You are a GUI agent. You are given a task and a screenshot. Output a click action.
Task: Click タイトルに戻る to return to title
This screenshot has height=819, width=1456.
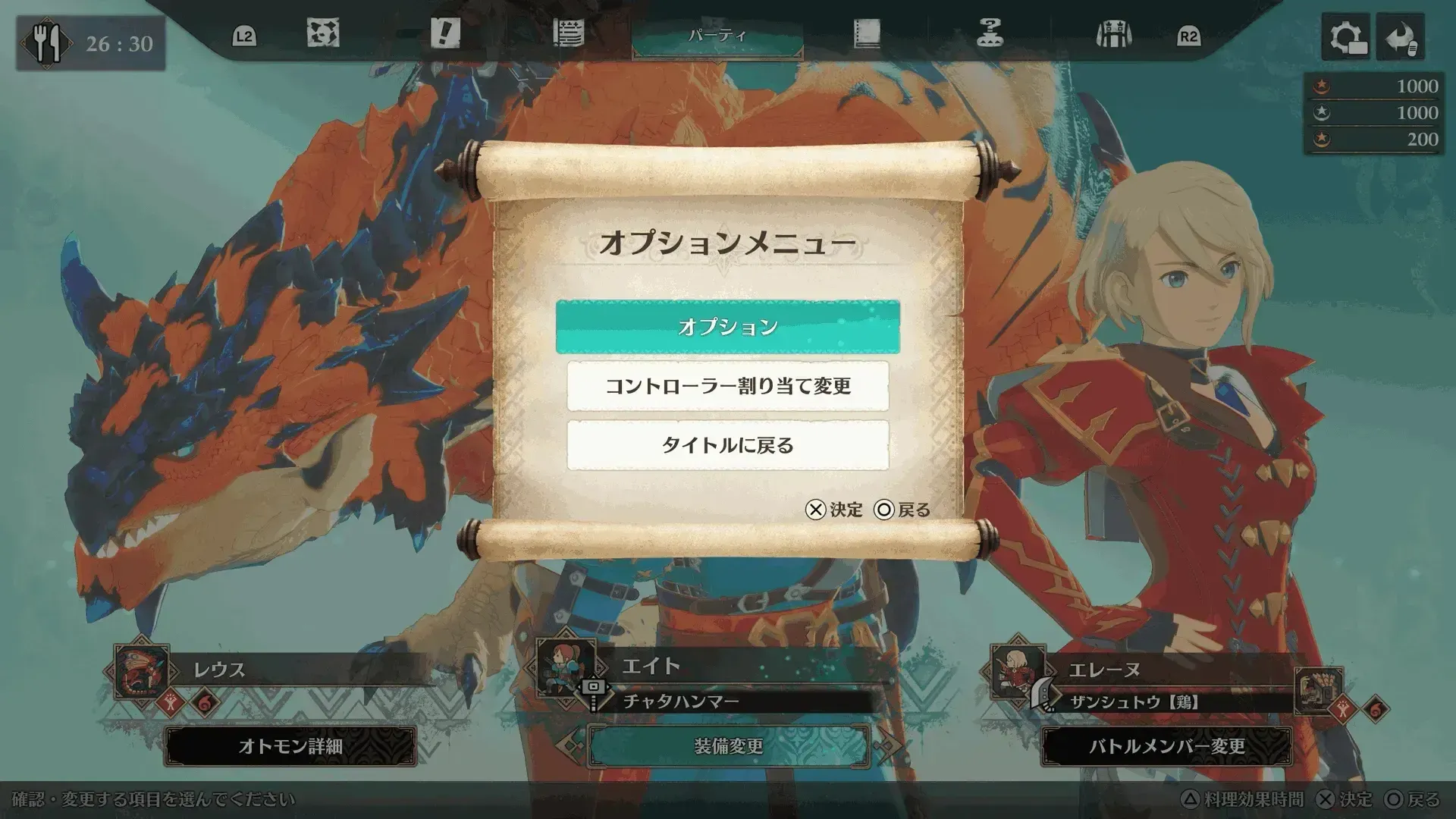728,447
